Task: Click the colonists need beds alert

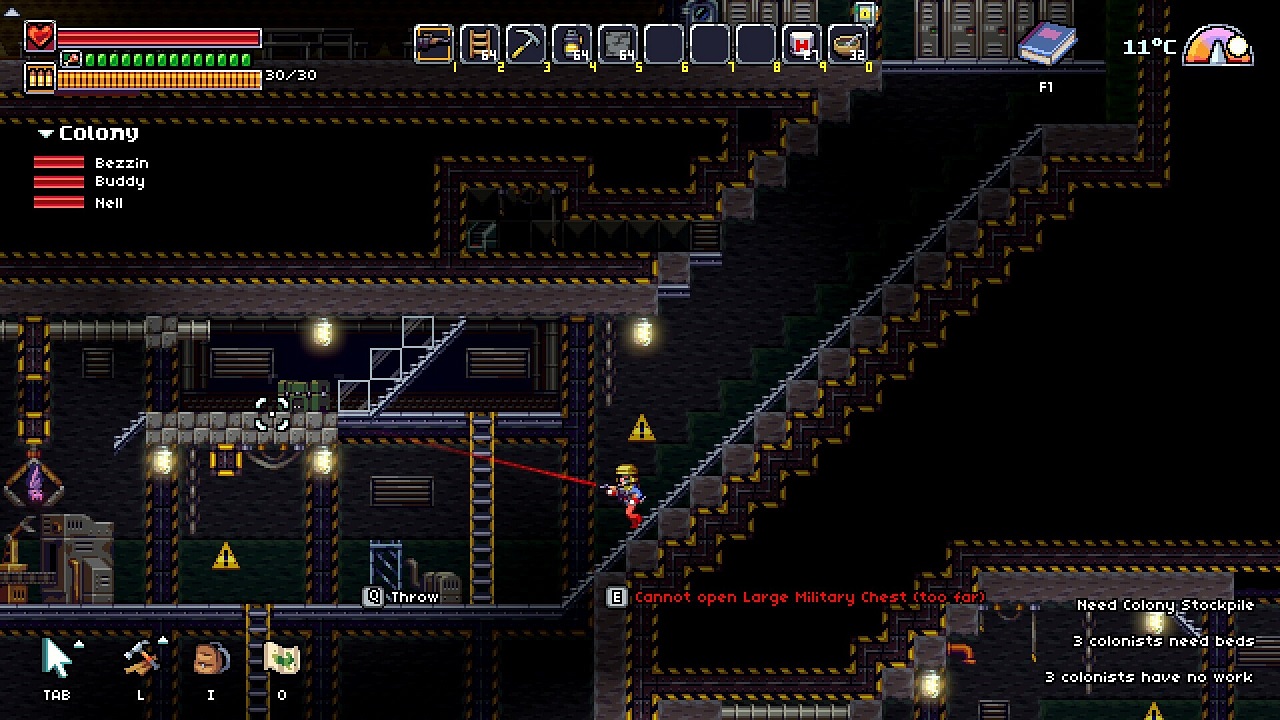Action: [1163, 641]
